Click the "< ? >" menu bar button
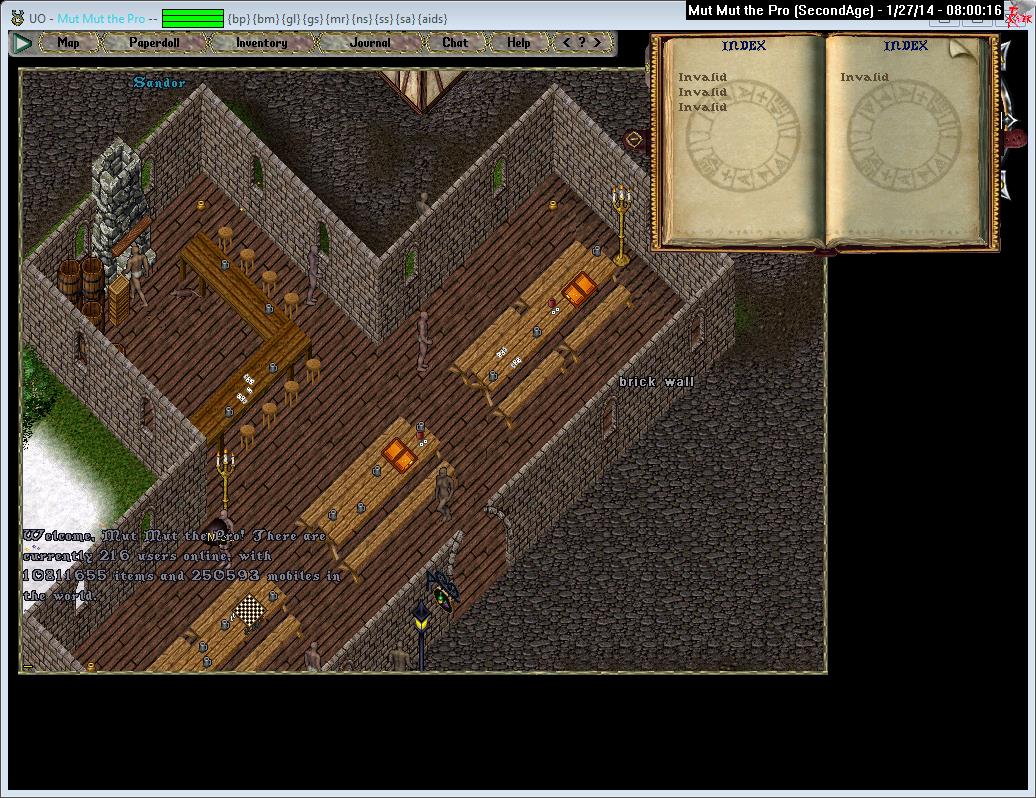The height and width of the screenshot is (798, 1036). (x=582, y=43)
